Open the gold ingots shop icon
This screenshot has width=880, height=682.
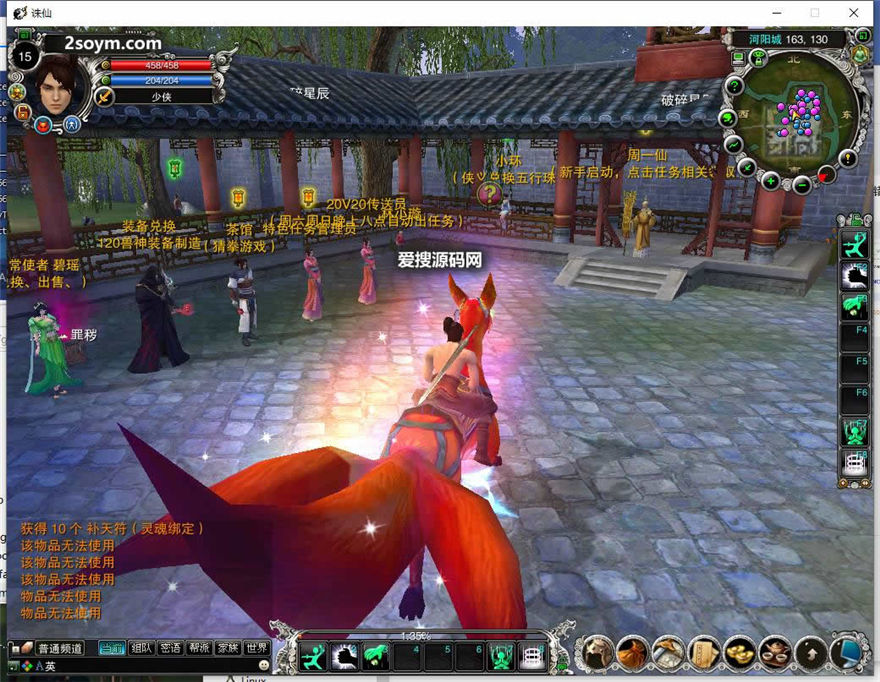739,652
